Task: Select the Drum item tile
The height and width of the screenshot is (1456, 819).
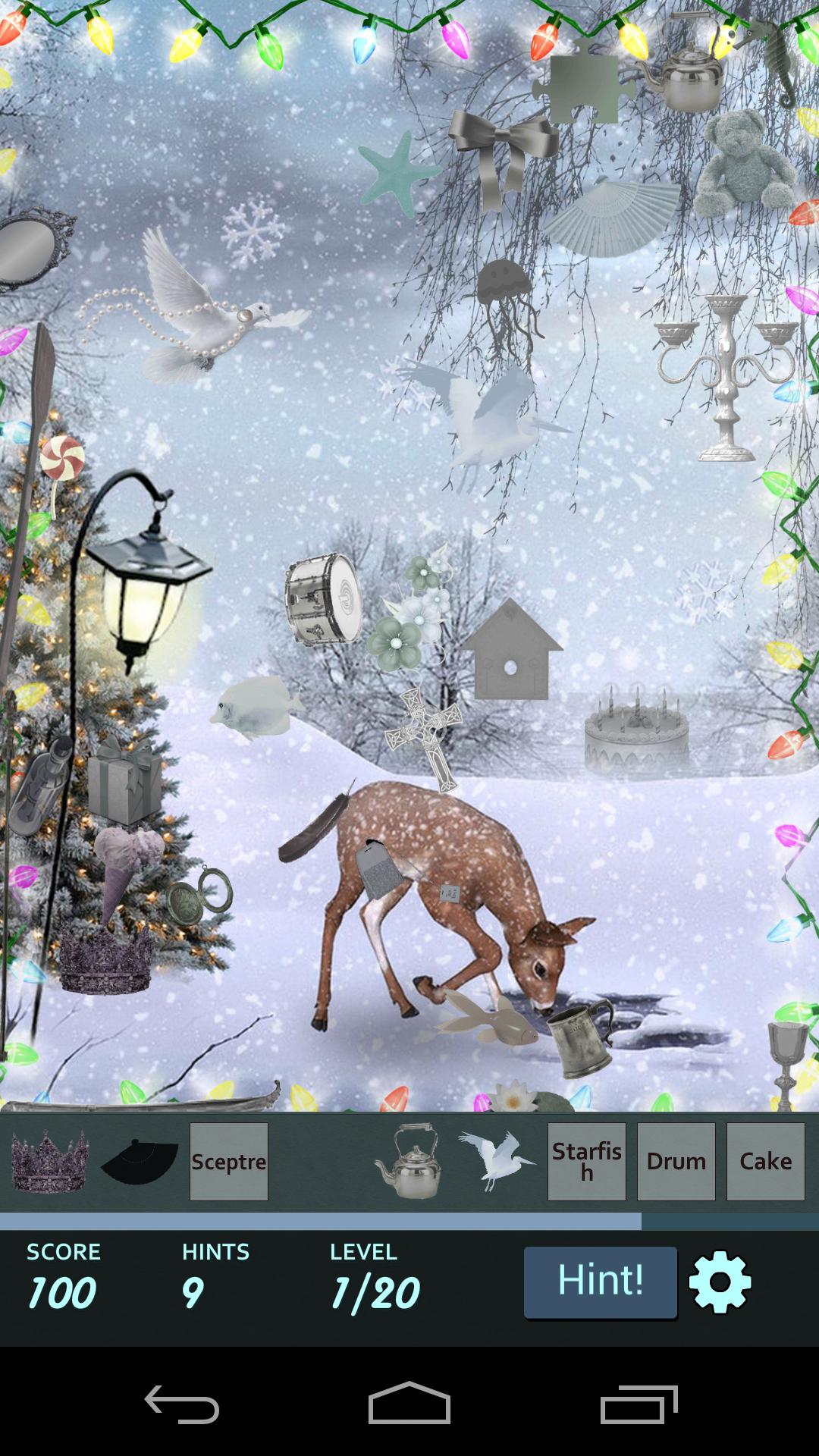Action: click(x=676, y=1161)
